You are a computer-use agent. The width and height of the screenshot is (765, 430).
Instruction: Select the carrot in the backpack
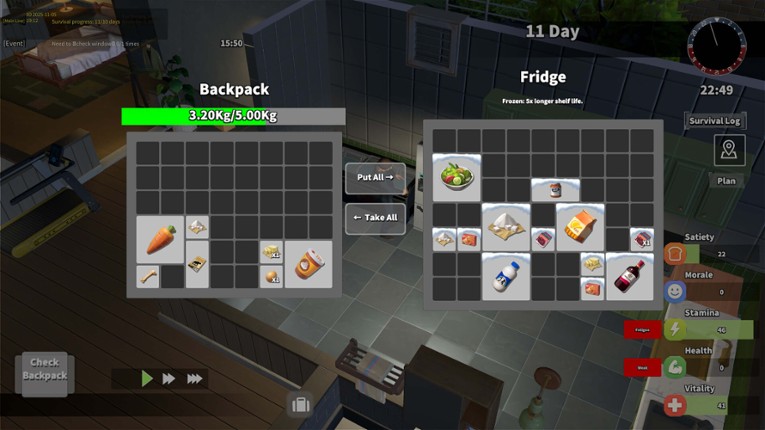tap(160, 239)
